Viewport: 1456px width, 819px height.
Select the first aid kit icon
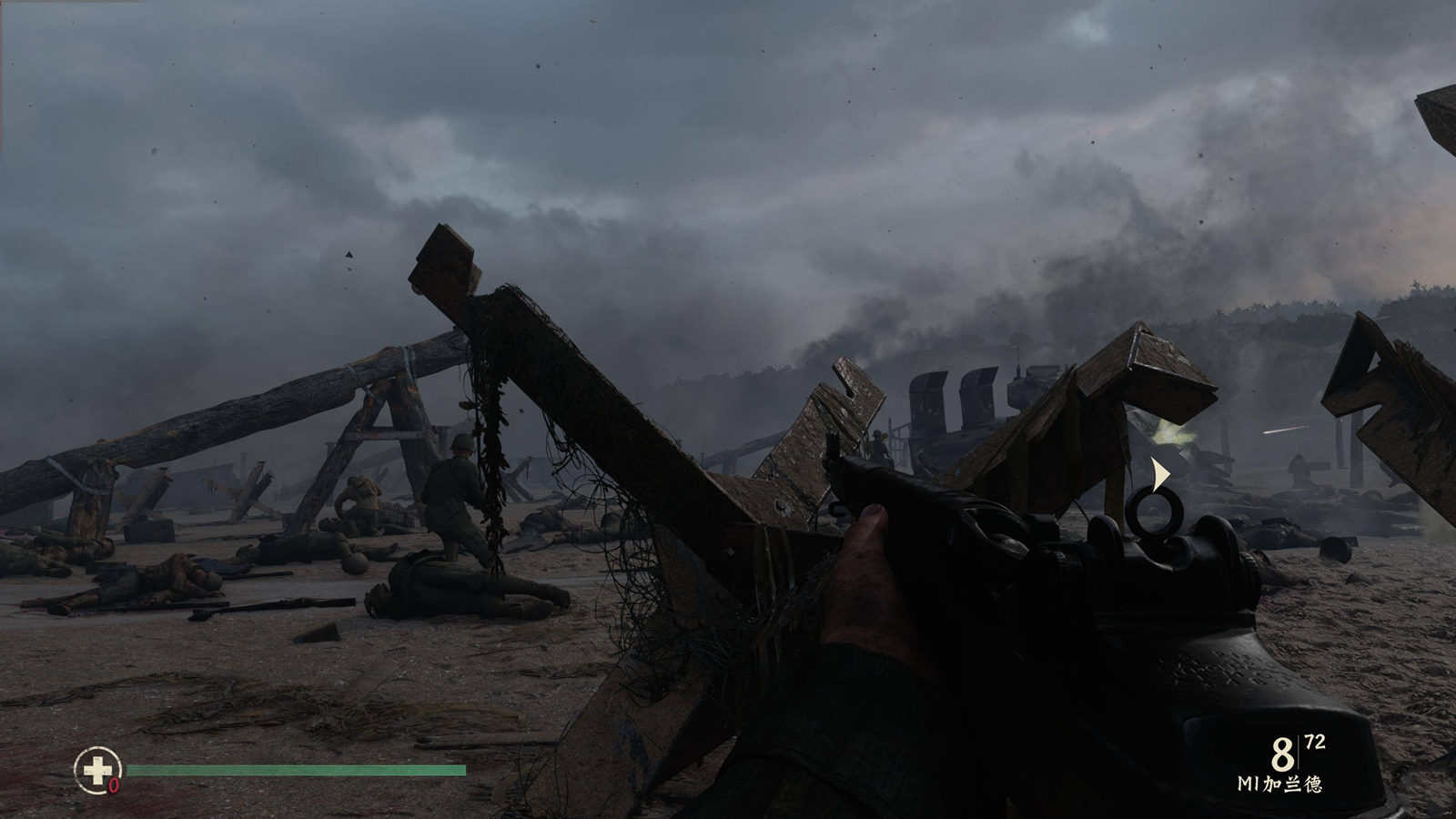tap(96, 770)
